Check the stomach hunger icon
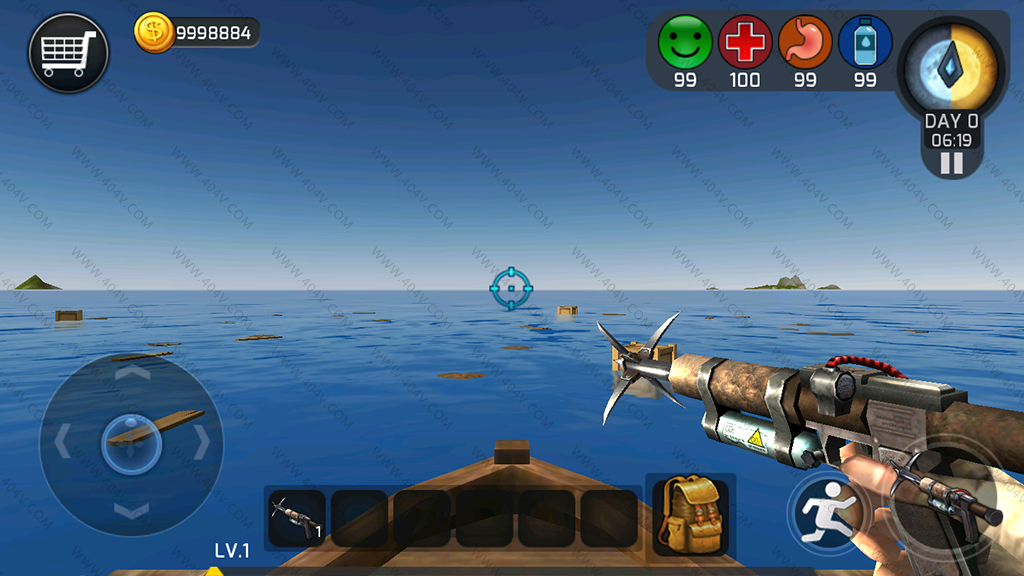 pyautogui.click(x=805, y=42)
